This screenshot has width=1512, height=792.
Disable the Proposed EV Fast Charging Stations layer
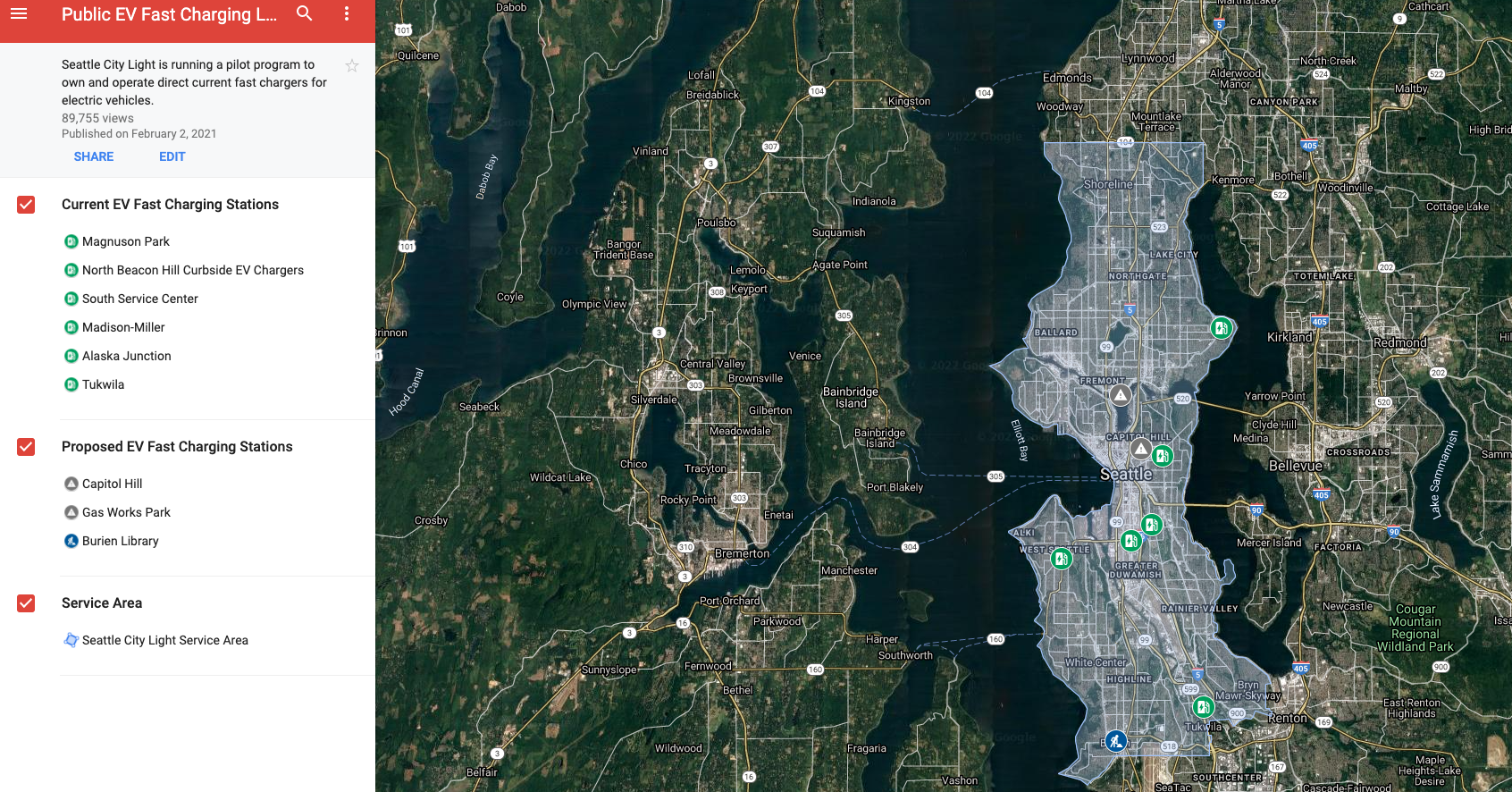point(26,447)
